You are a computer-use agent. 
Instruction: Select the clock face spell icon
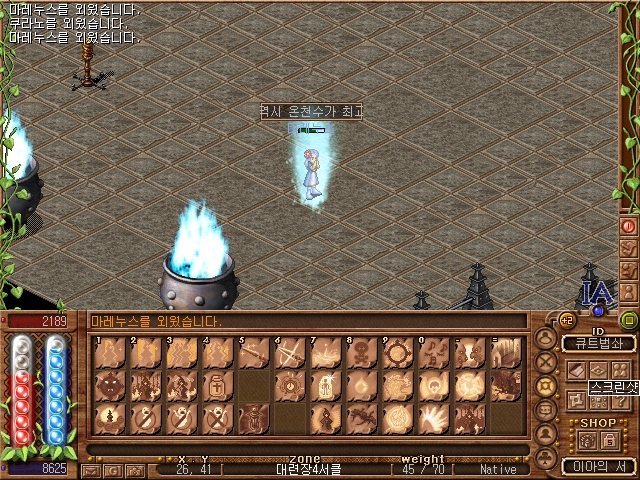coord(289,385)
